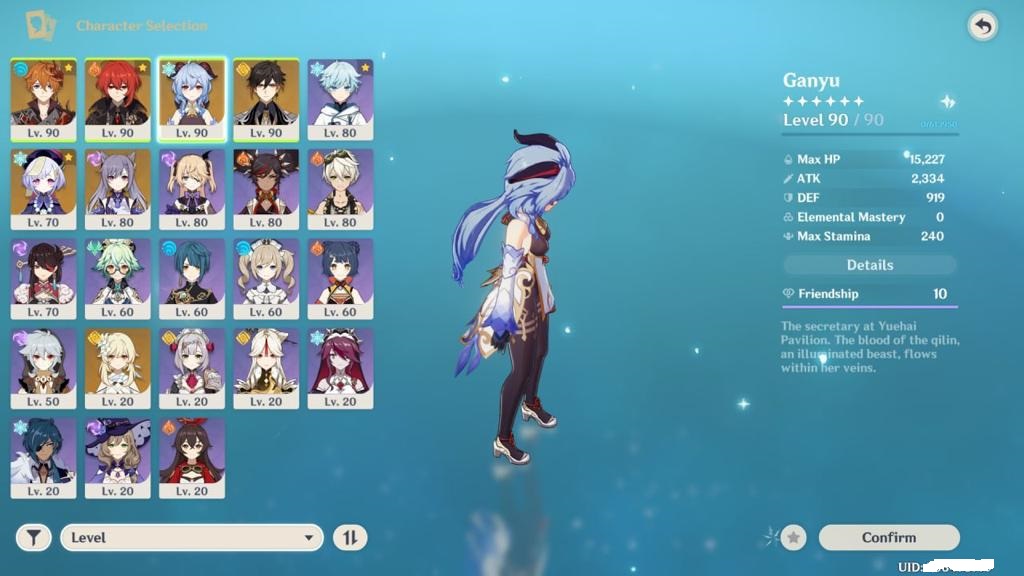Go back using the return arrow
This screenshot has height=576, width=1024.
[983, 27]
